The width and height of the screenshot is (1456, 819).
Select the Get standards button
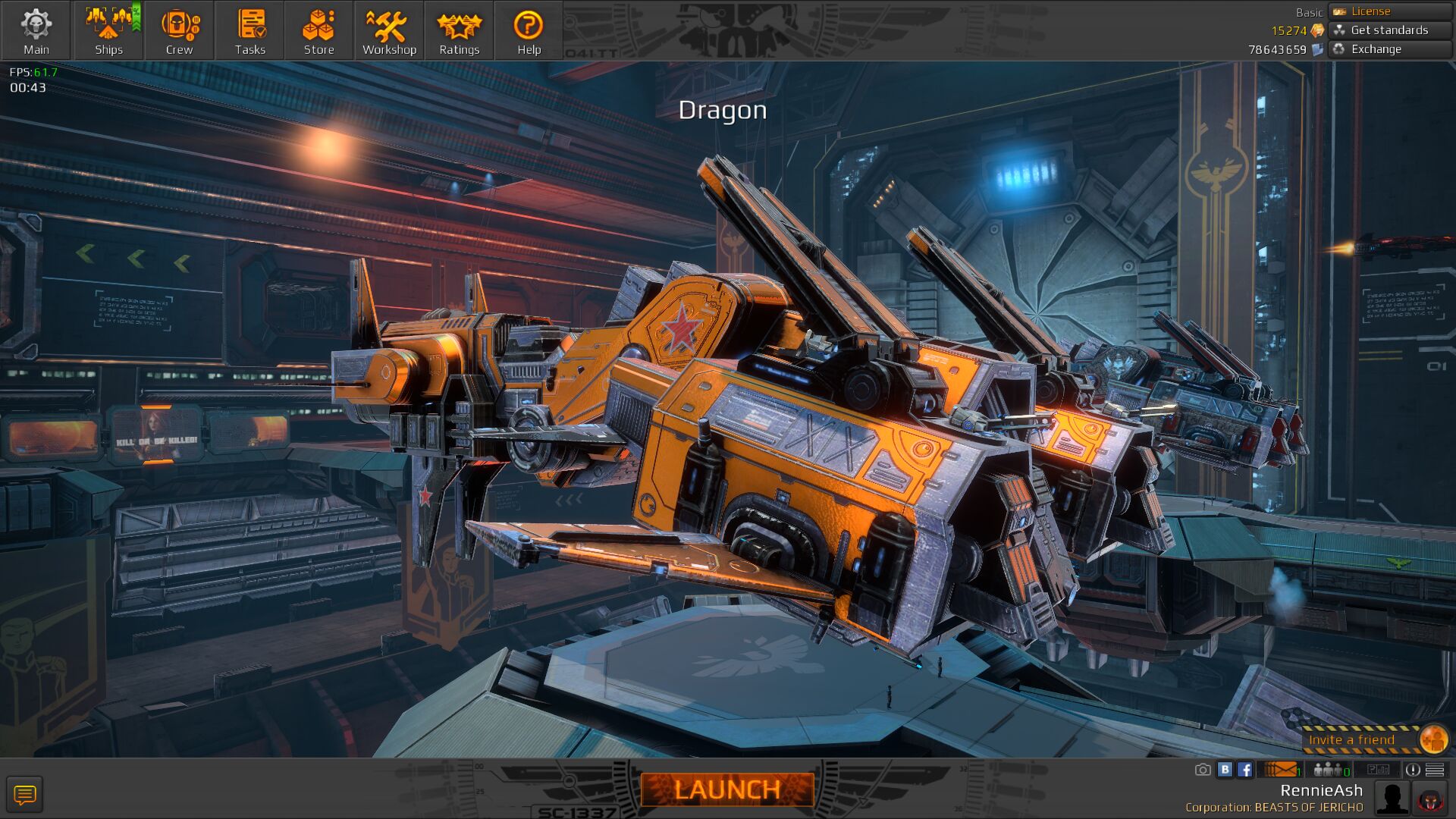click(x=1390, y=30)
